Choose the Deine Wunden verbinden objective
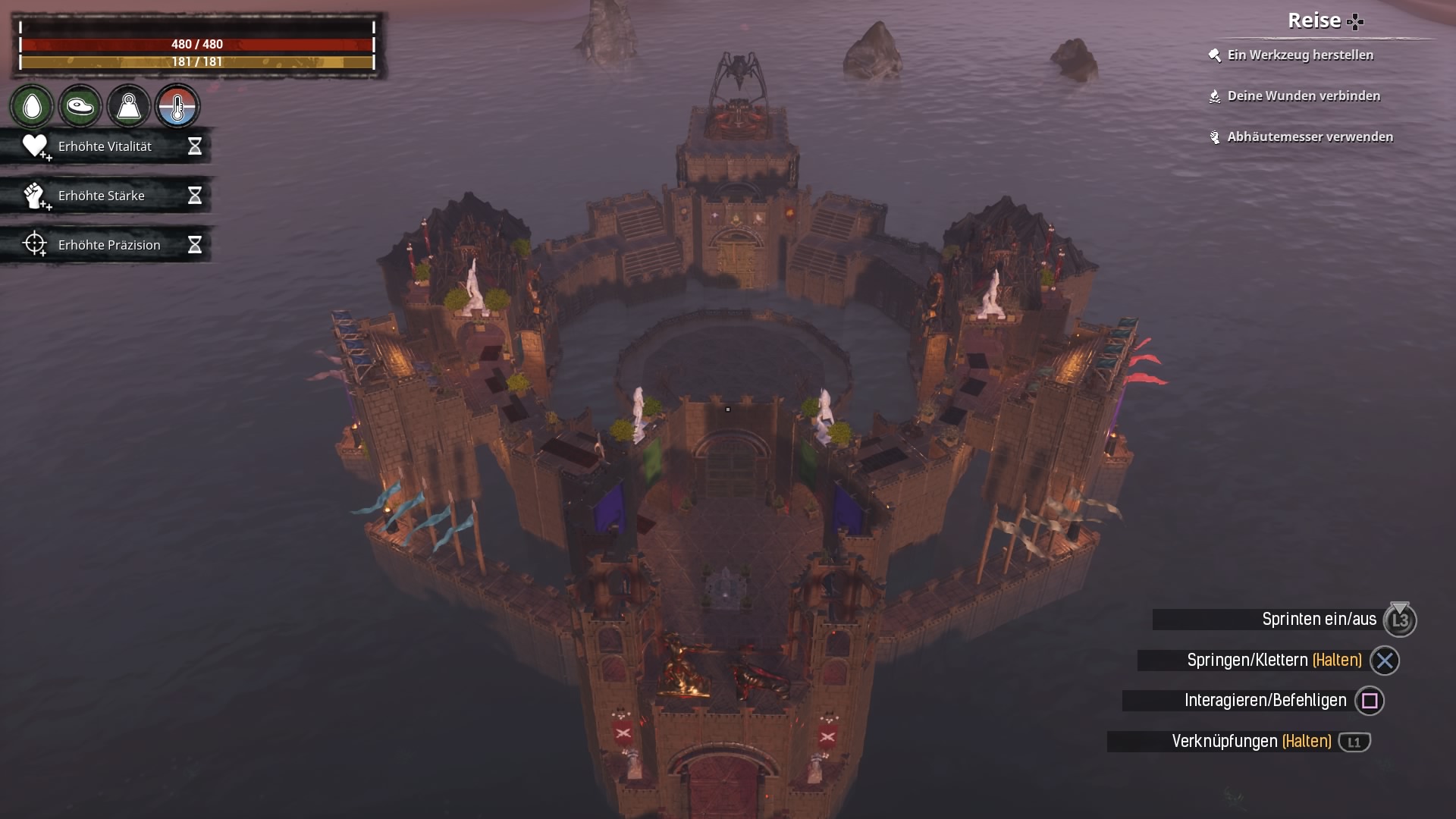Screen dimensions: 1456x819 tap(1303, 96)
